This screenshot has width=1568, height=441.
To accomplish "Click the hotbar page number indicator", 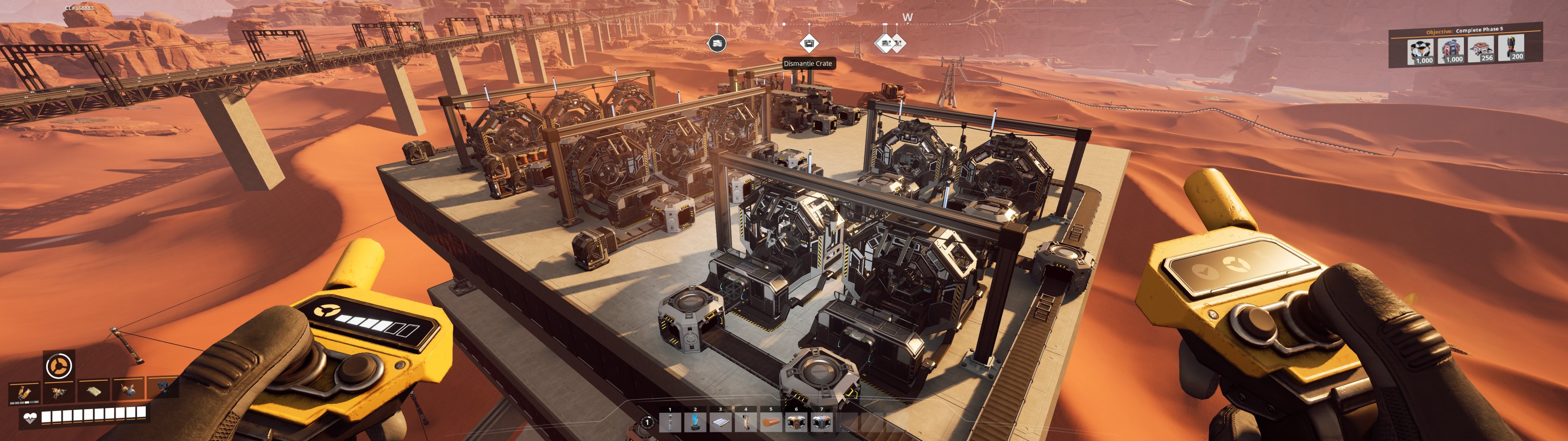I will click(x=648, y=421).
